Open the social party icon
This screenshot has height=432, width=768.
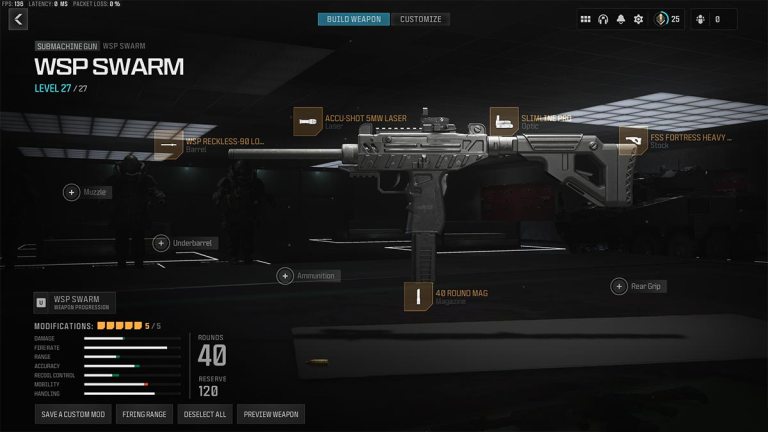699,19
